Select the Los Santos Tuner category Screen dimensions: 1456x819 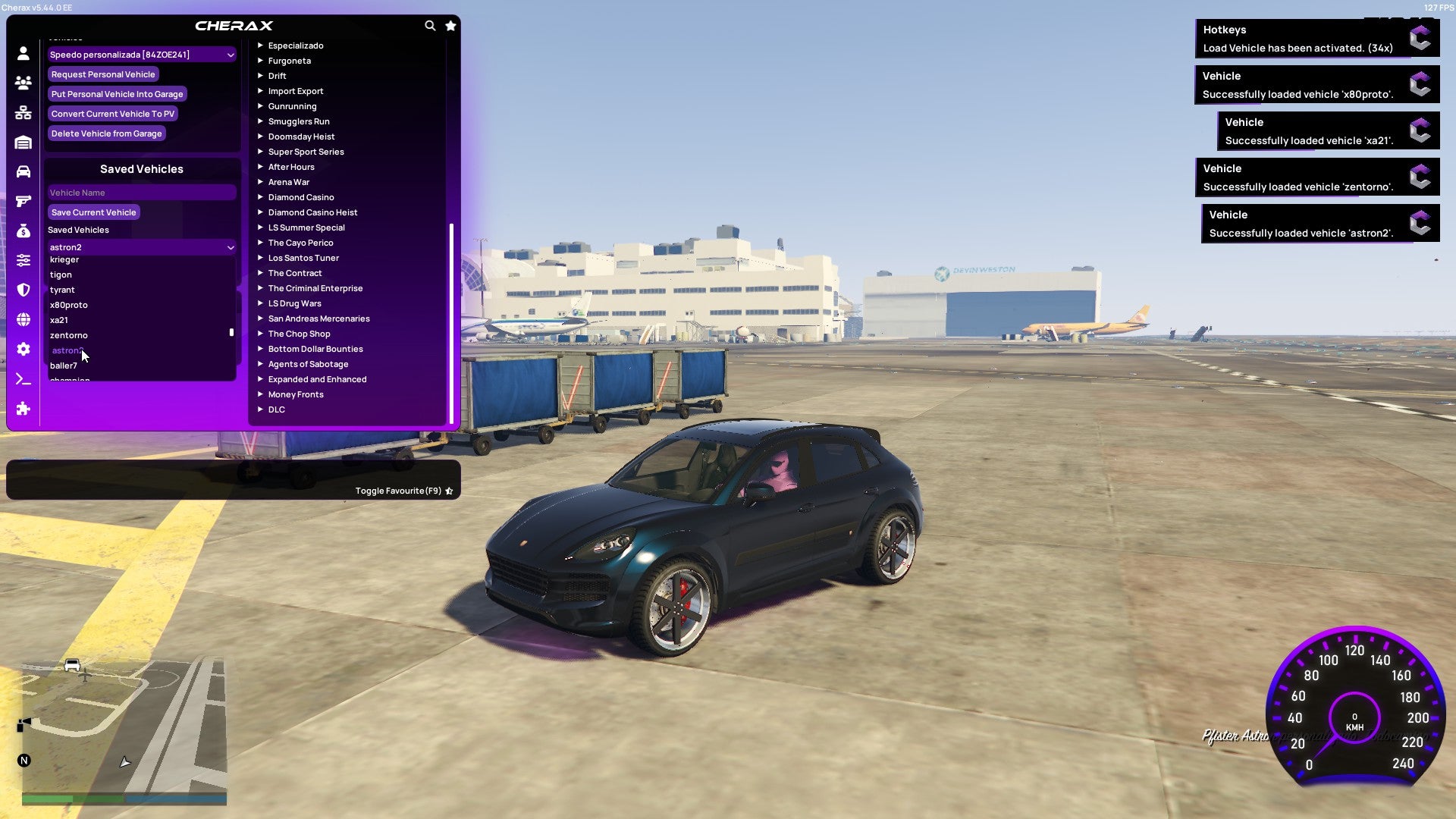[x=303, y=258]
